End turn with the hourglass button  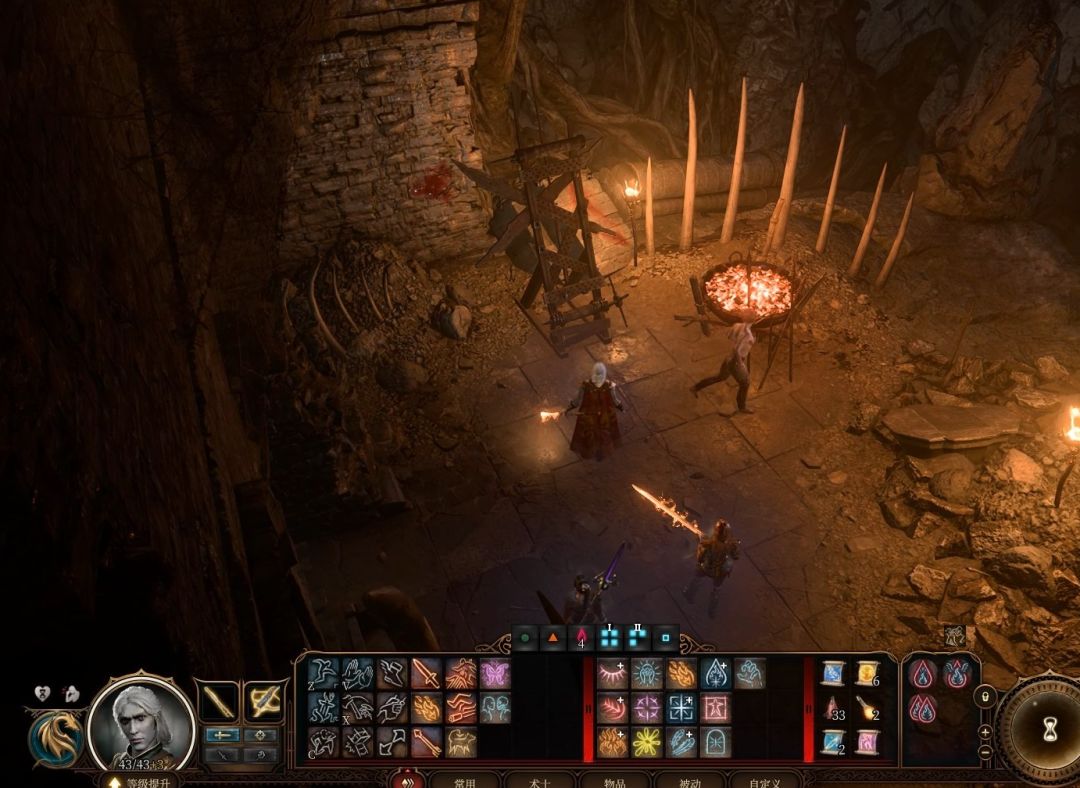click(x=1047, y=729)
